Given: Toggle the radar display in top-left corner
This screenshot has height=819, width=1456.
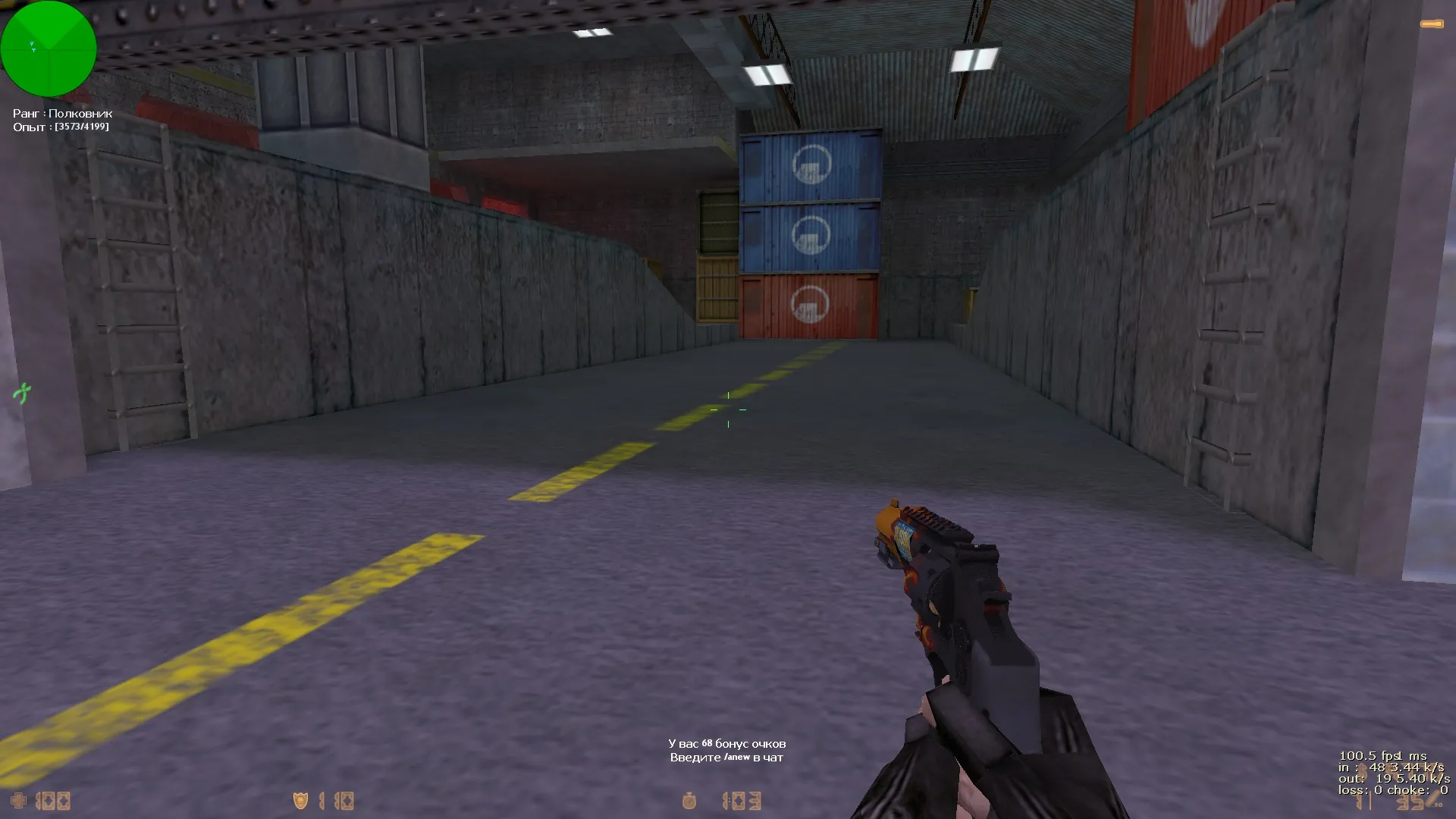Looking at the screenshot, I should pyautogui.click(x=49, y=49).
